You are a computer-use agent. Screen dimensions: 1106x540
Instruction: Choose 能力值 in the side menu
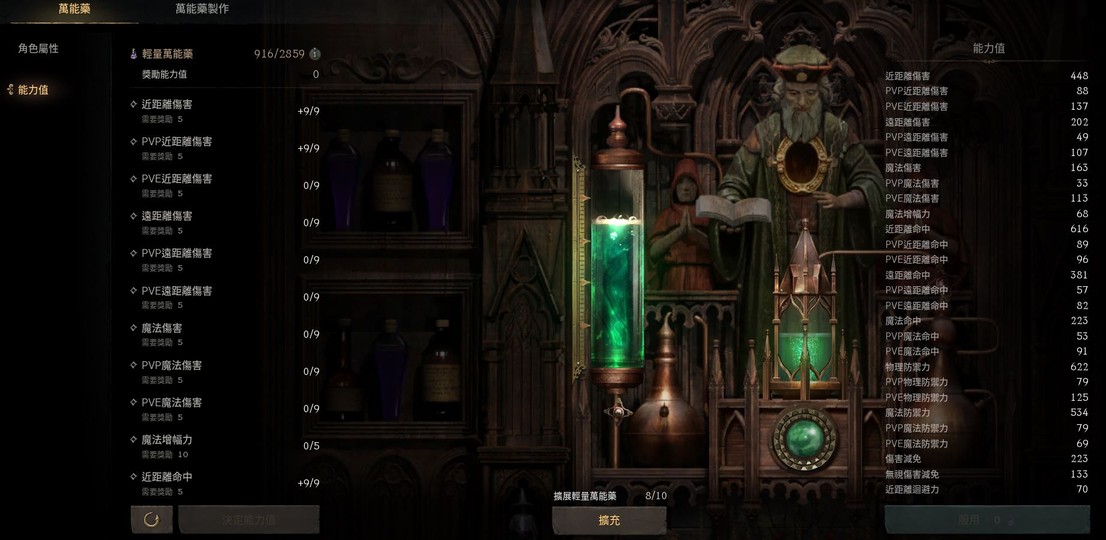(33, 90)
